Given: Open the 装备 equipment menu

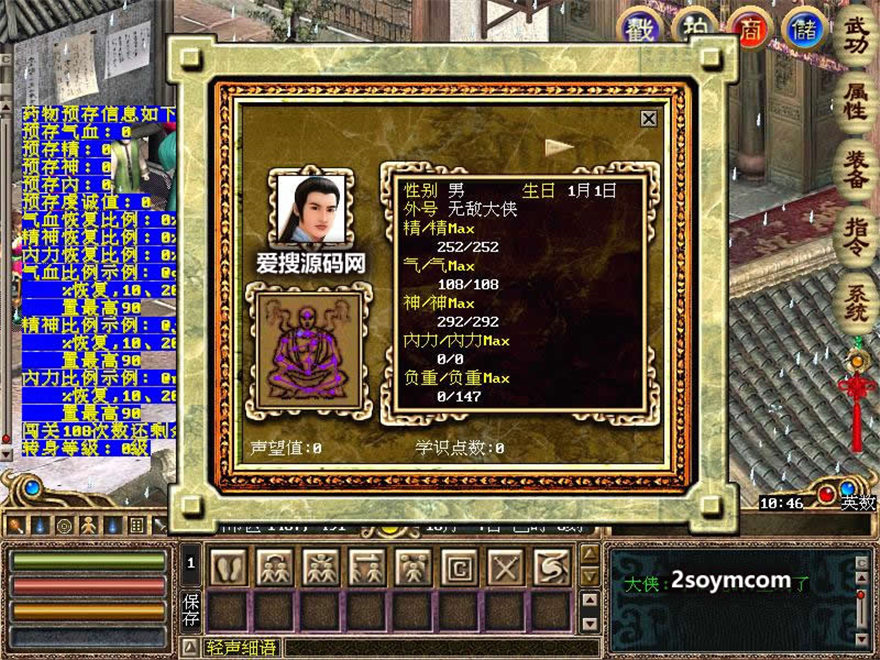Looking at the screenshot, I should tap(857, 169).
